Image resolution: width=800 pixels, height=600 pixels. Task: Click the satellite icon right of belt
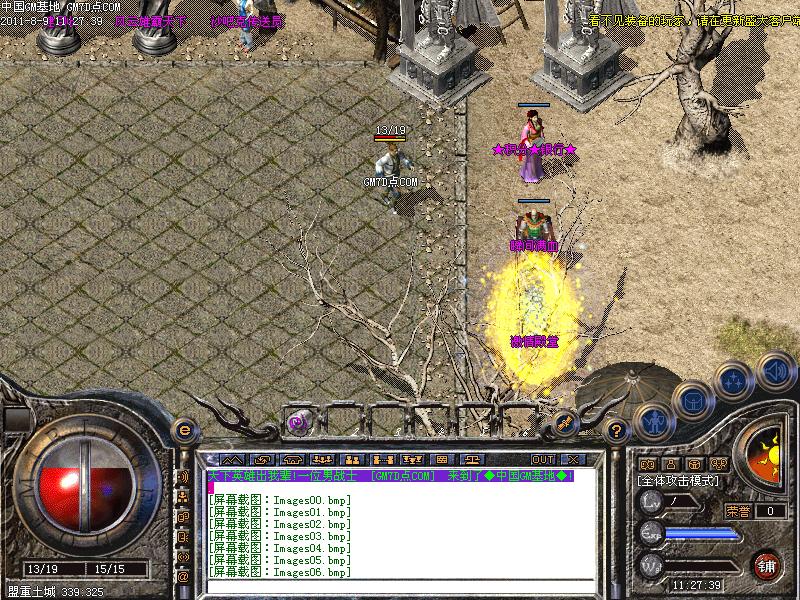(x=565, y=423)
